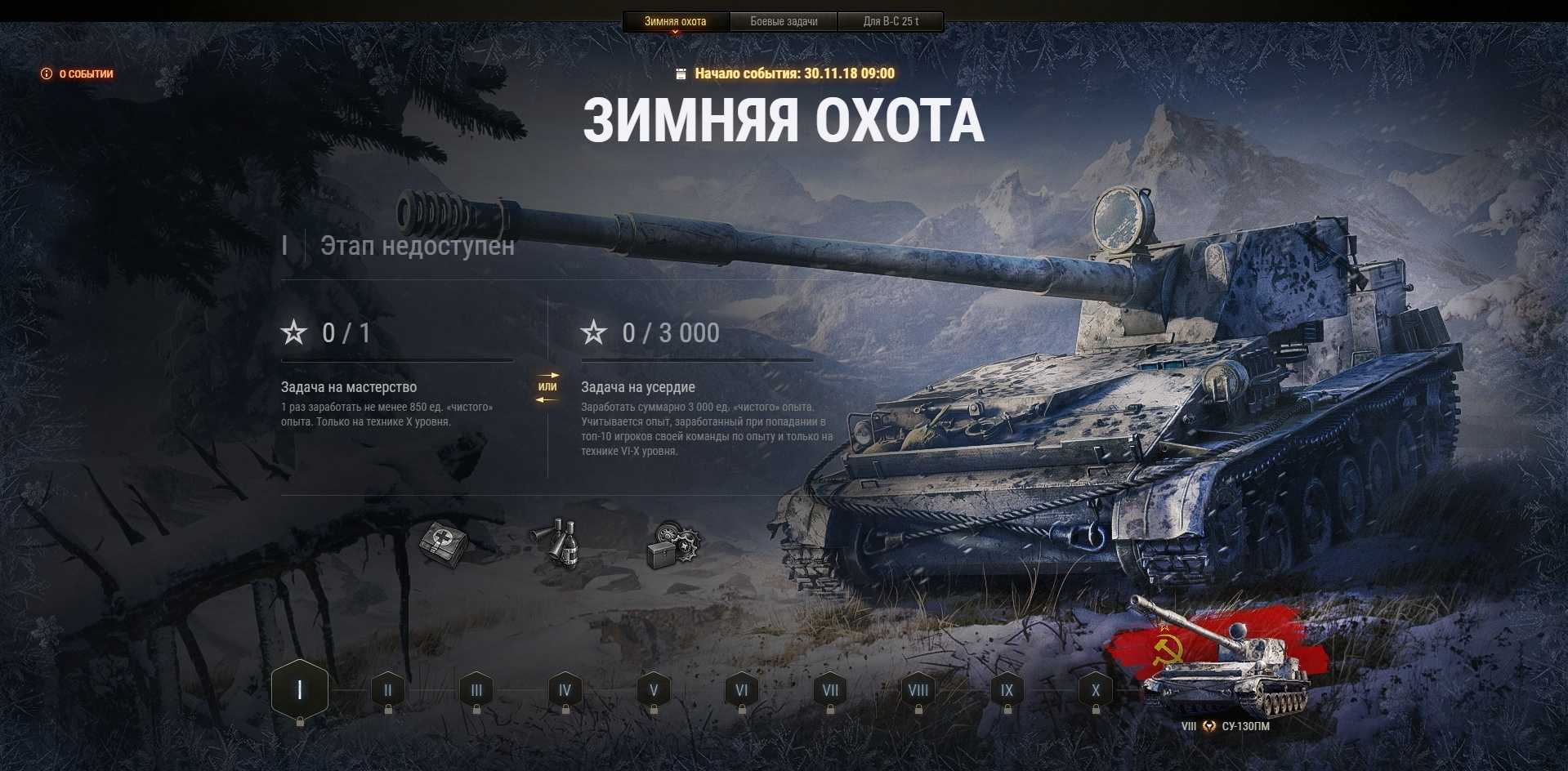Switch to the Зимняя охота tab
The height and width of the screenshot is (771, 1568).
click(675, 21)
